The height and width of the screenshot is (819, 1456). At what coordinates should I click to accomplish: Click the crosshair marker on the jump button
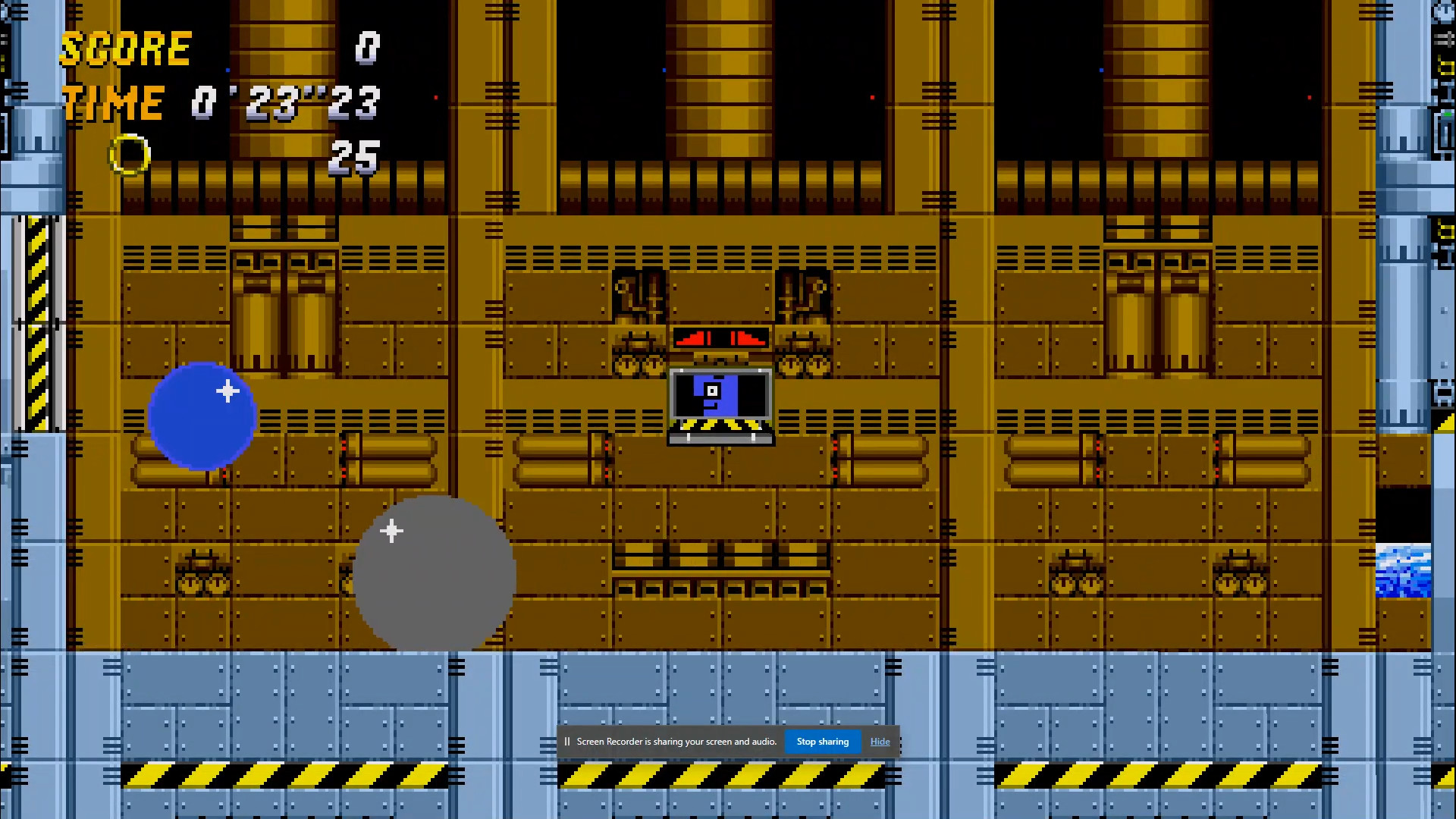click(x=392, y=531)
